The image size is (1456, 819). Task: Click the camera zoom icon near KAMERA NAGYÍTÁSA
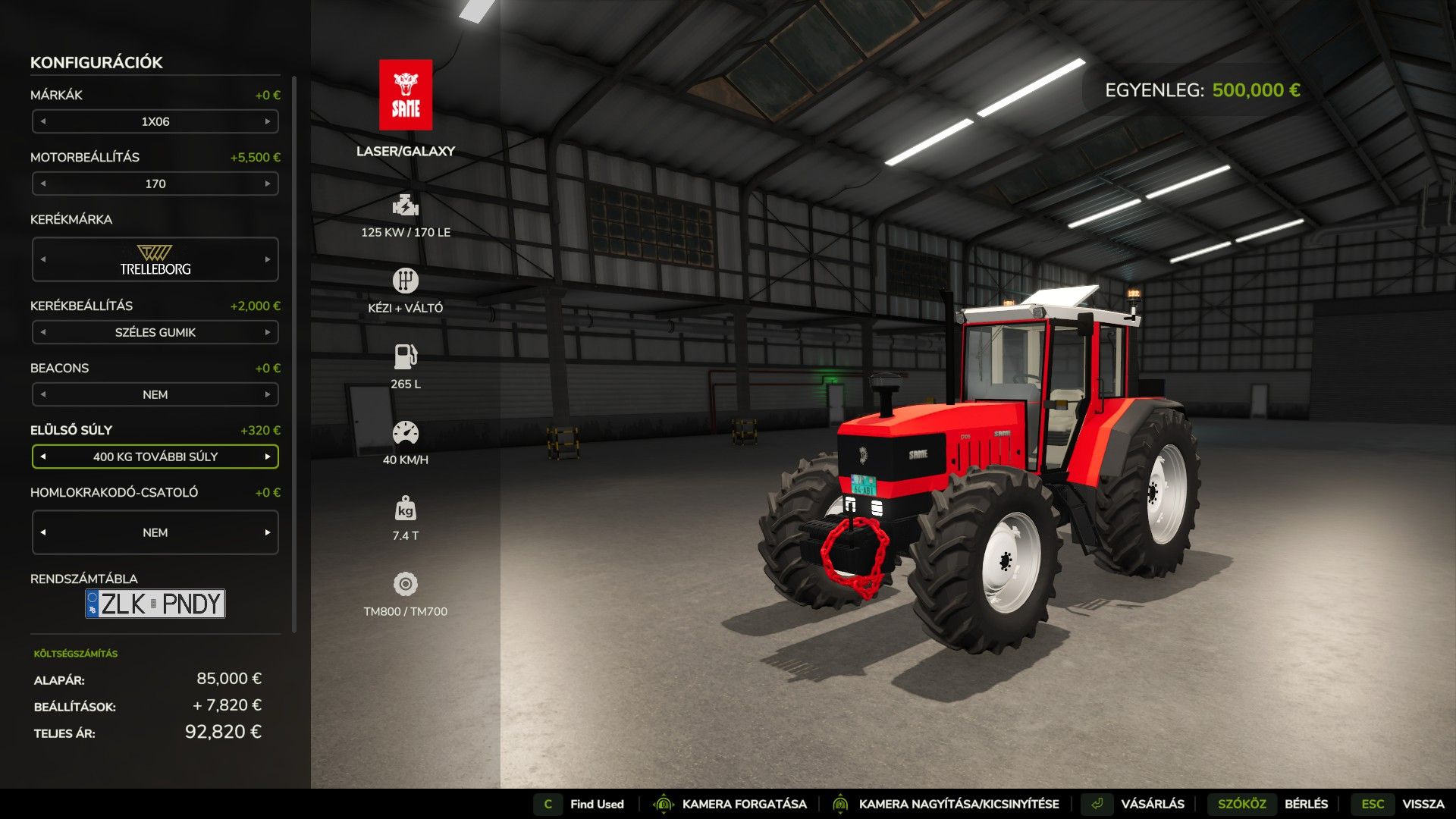(839, 804)
